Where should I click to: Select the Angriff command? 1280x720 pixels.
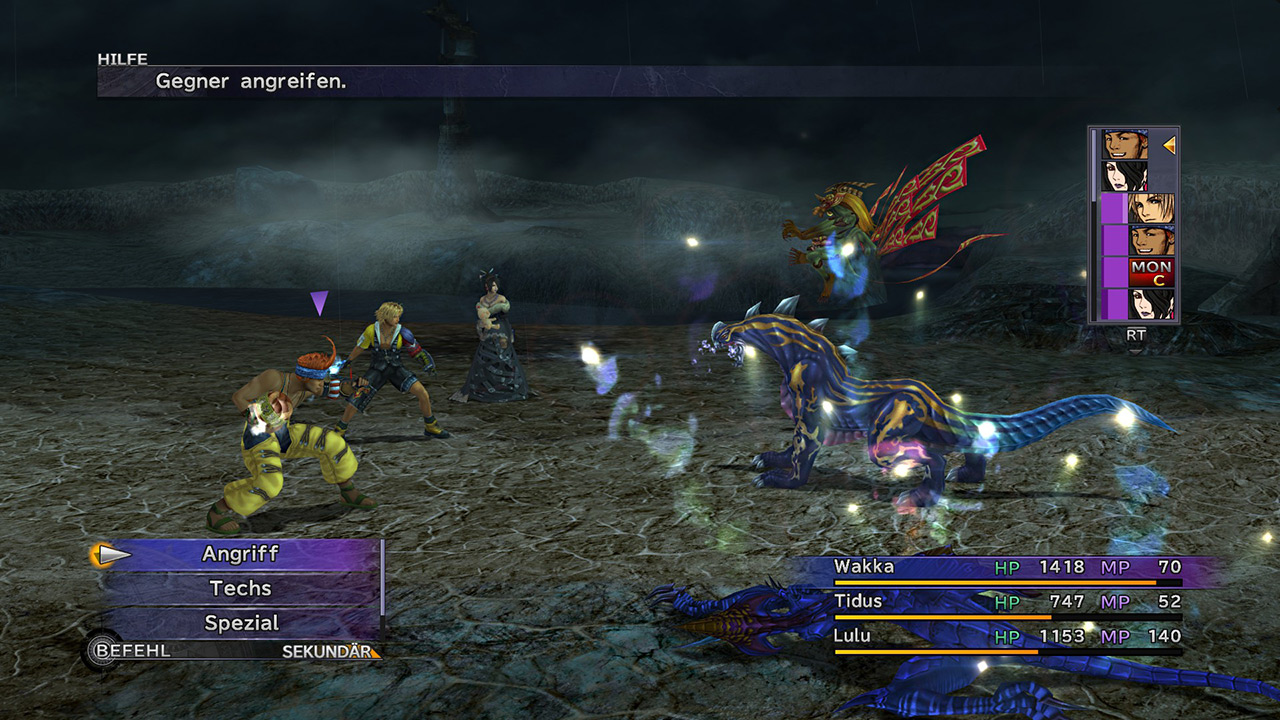[x=240, y=554]
